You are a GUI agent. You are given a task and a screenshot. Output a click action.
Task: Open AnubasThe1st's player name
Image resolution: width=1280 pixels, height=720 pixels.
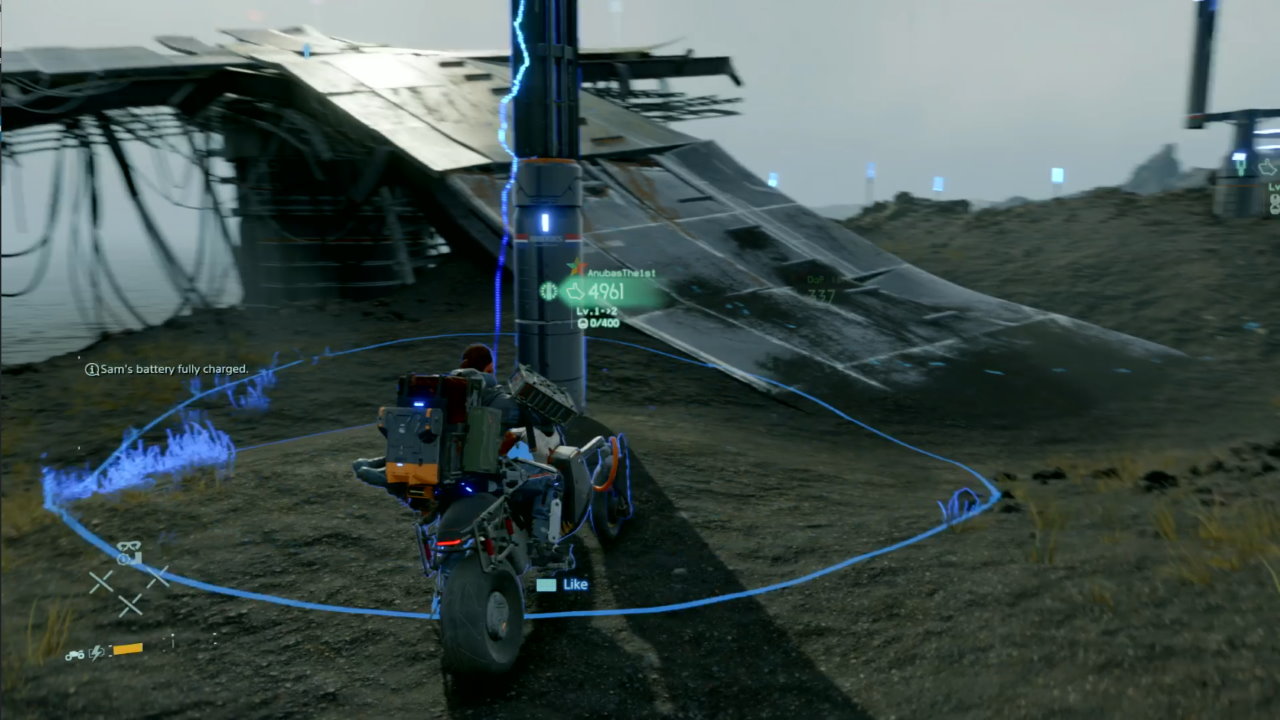click(621, 272)
